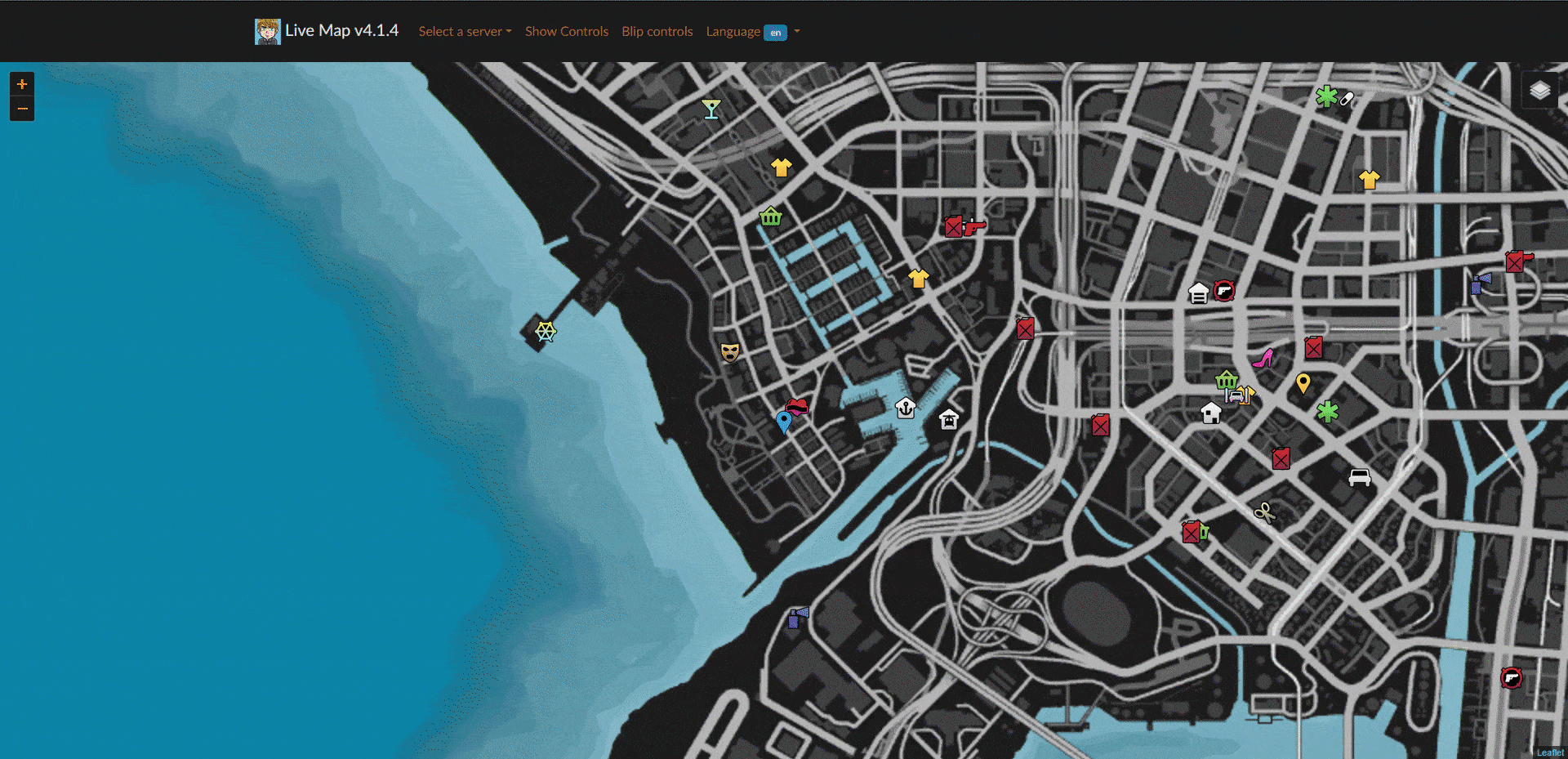Viewport: 1568px width, 759px height.
Task: Open the Select a server dropdown
Action: click(464, 32)
